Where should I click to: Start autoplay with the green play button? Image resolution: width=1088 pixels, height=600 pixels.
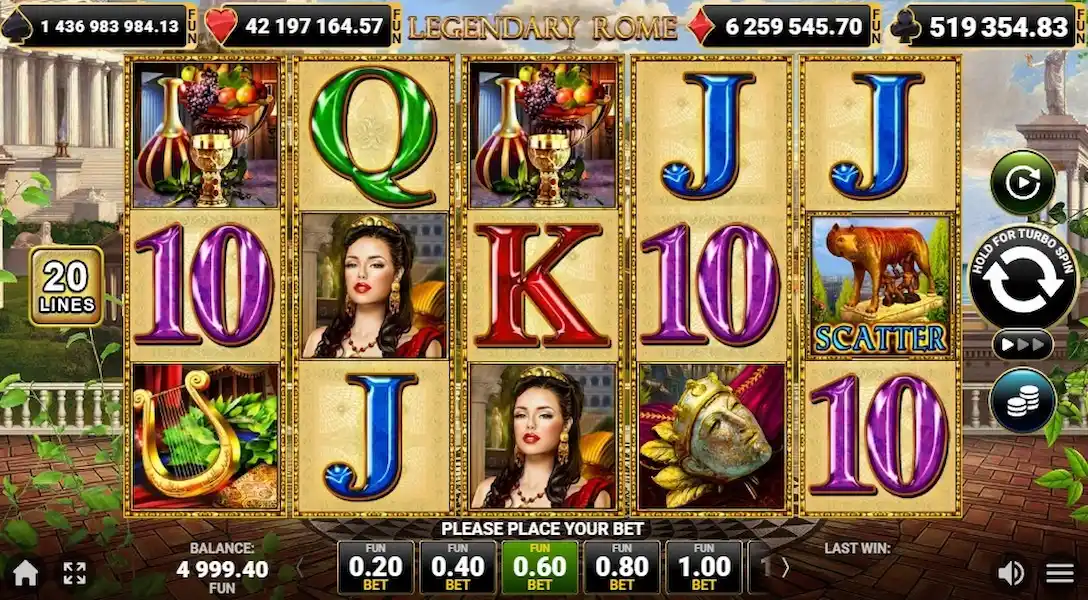[1023, 182]
